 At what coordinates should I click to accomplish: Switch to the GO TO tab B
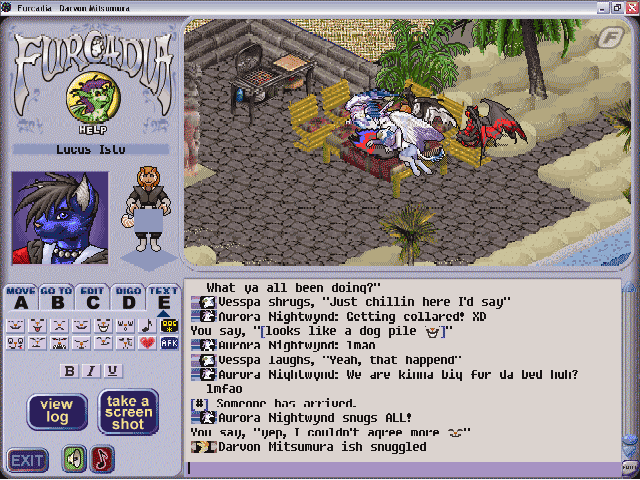tap(56, 299)
